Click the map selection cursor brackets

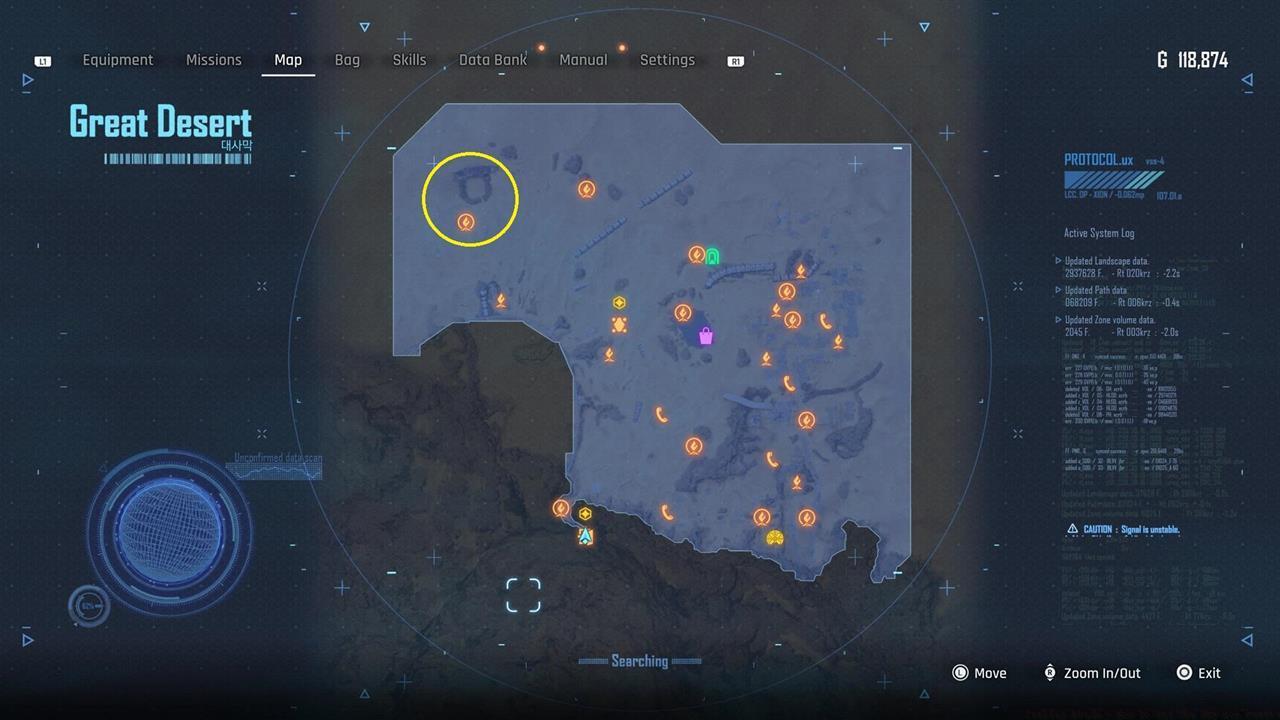[x=523, y=594]
